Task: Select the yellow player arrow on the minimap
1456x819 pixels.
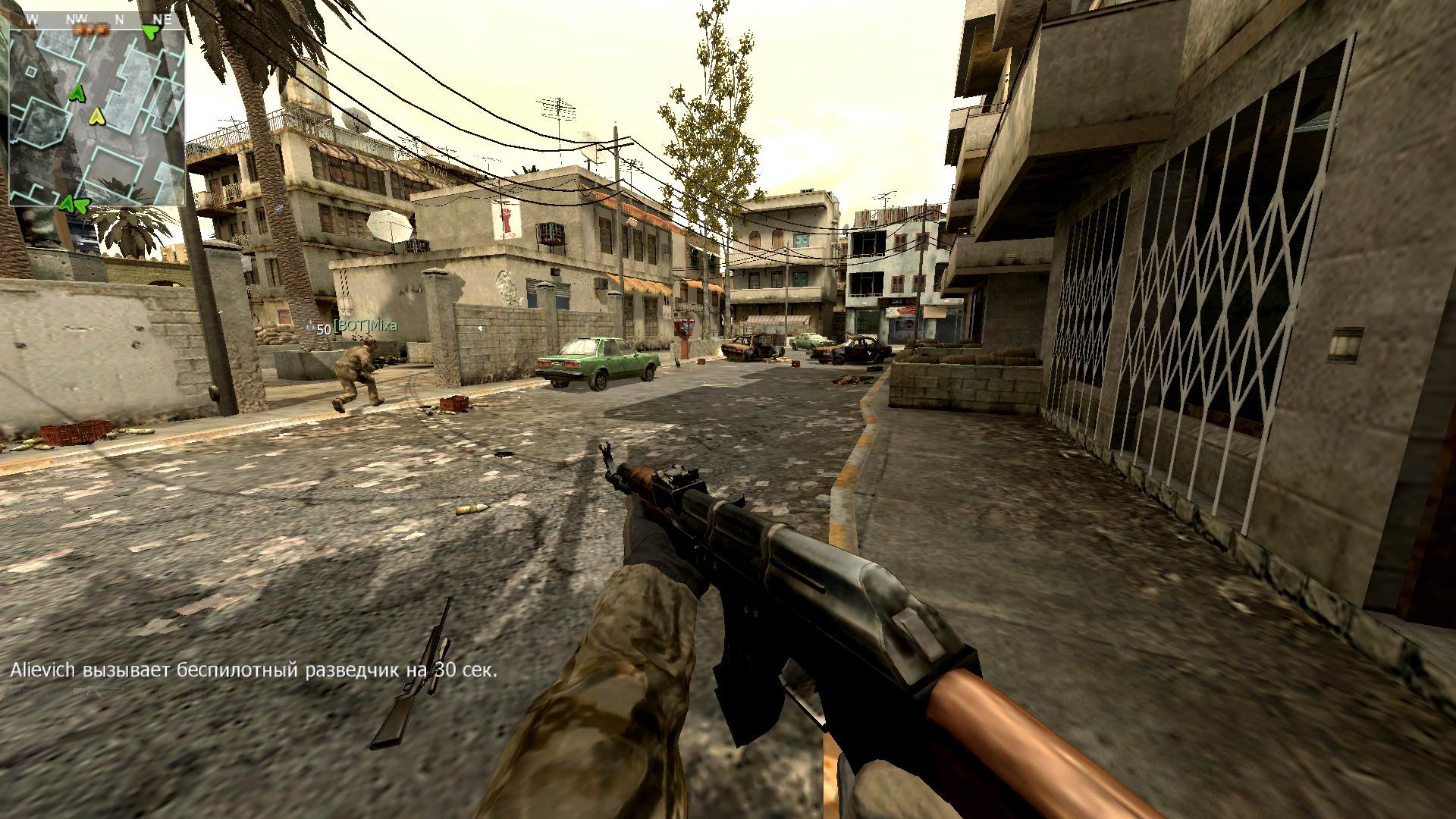Action: point(96,116)
